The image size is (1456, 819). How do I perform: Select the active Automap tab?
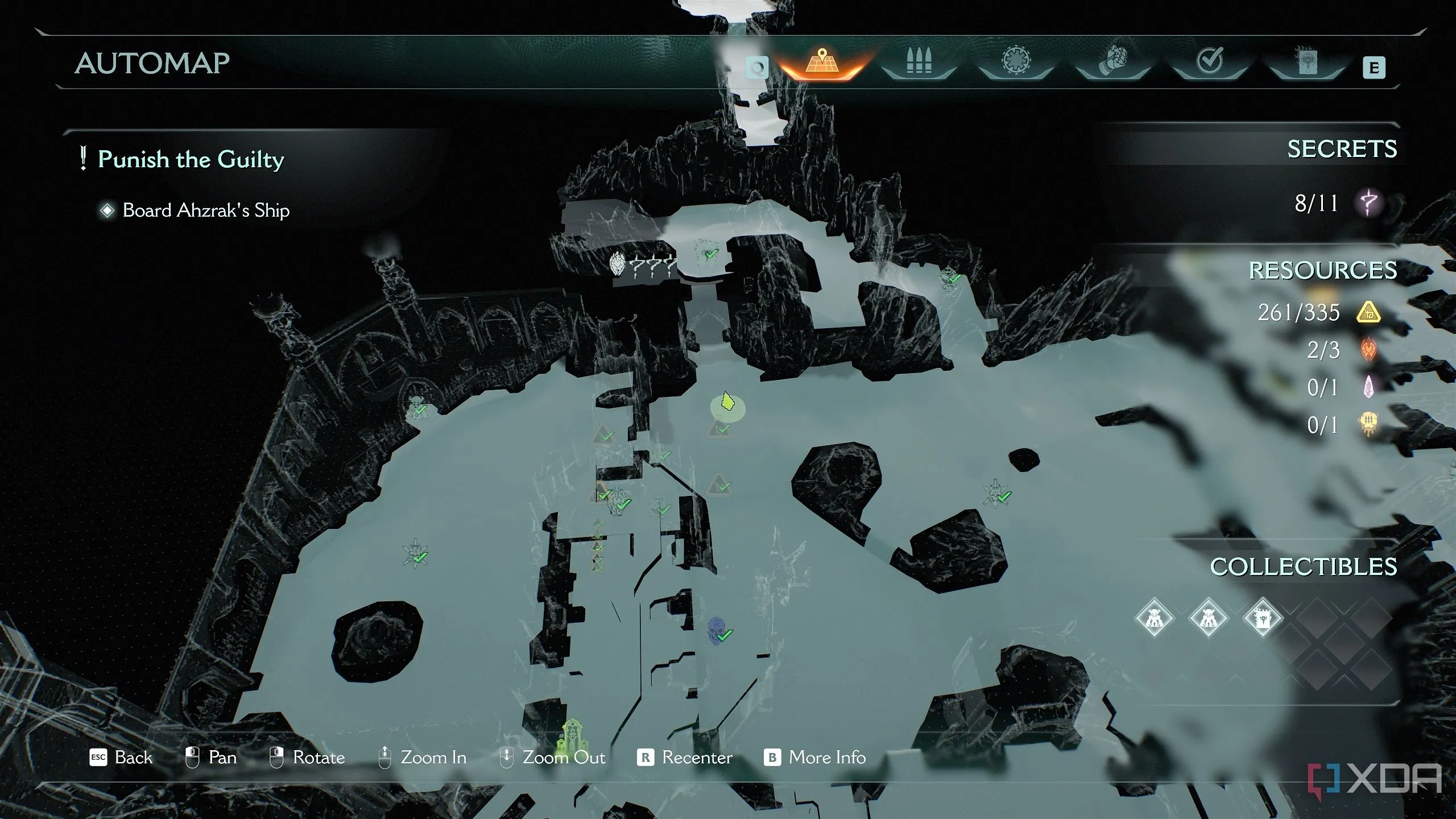[x=822, y=63]
